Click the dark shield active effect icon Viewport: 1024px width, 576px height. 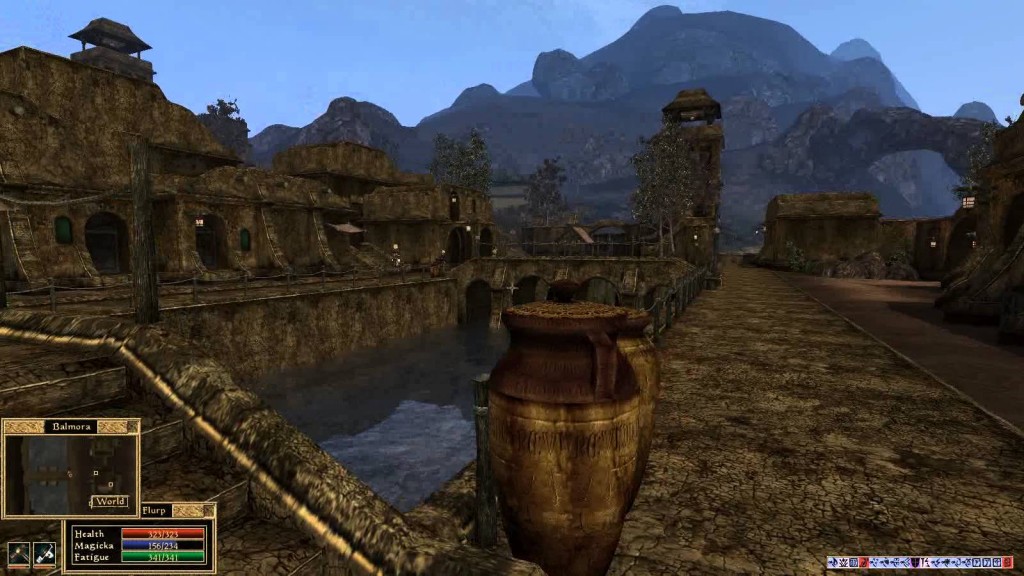click(914, 563)
